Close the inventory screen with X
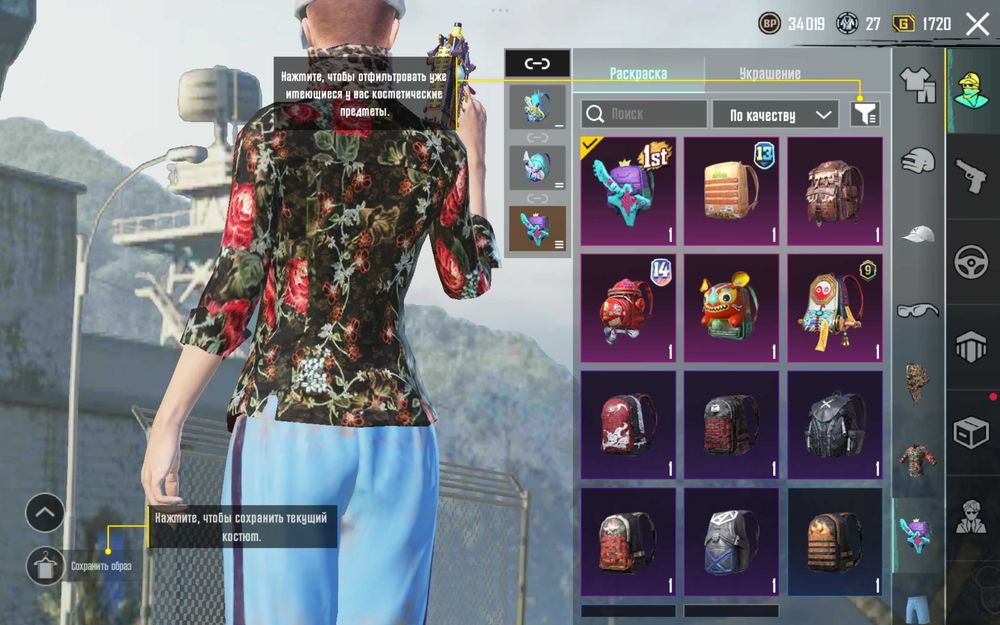This screenshot has width=1000, height=625. (x=977, y=23)
